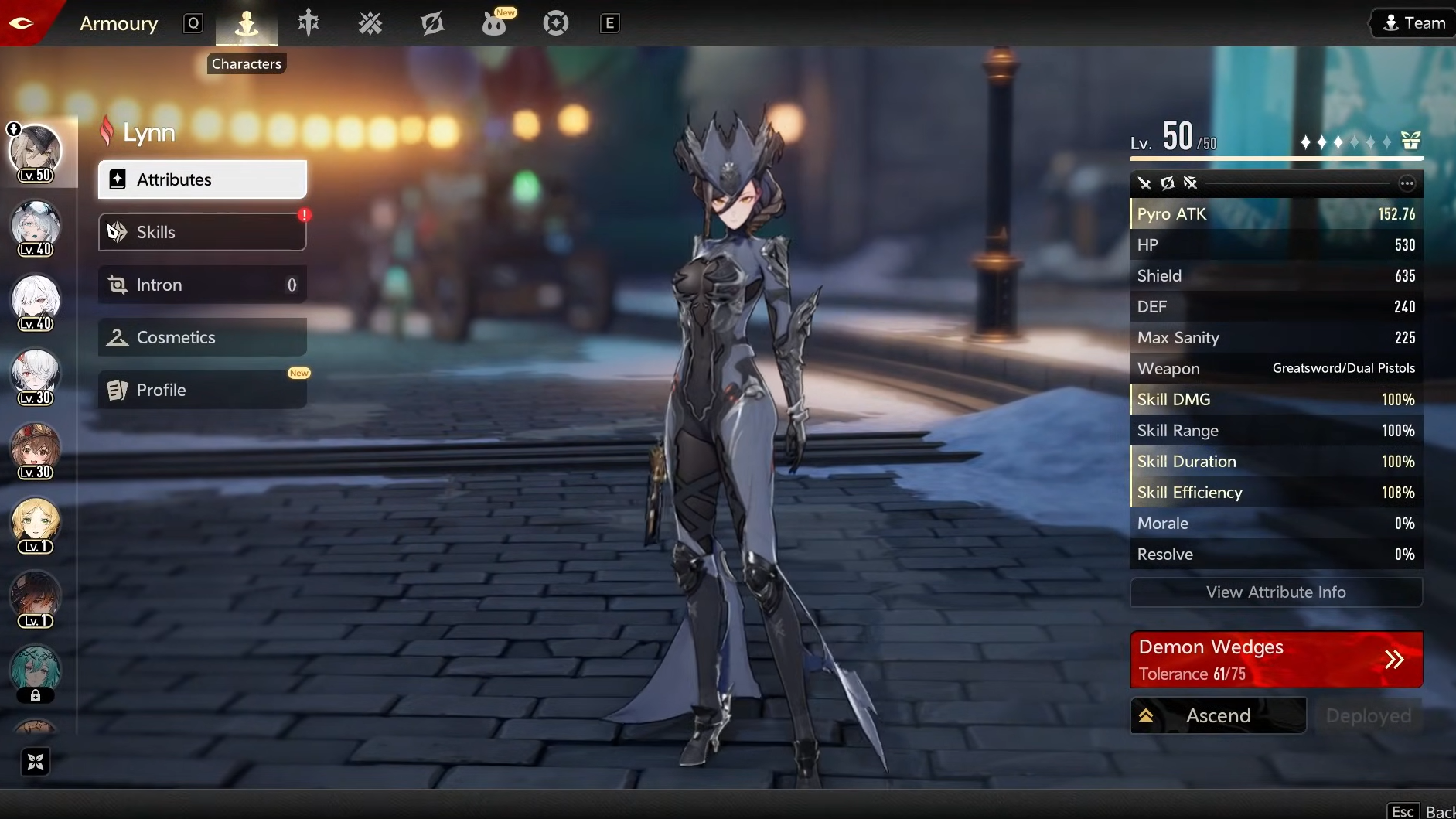
Task: Click the butterfly icon at bottom left
Action: click(36, 762)
